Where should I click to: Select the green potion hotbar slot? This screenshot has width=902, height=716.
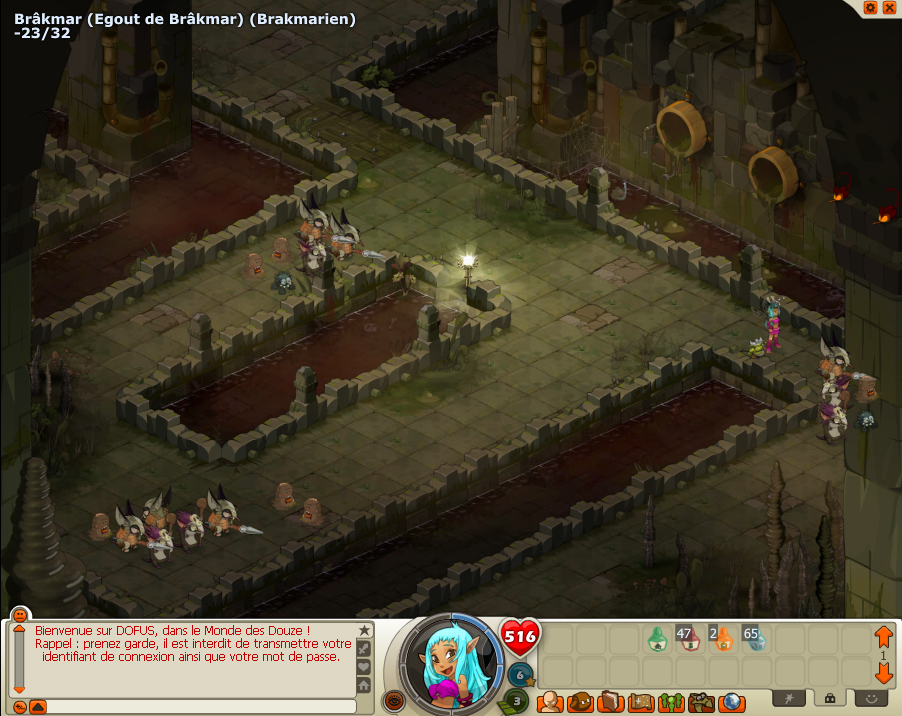(x=657, y=638)
